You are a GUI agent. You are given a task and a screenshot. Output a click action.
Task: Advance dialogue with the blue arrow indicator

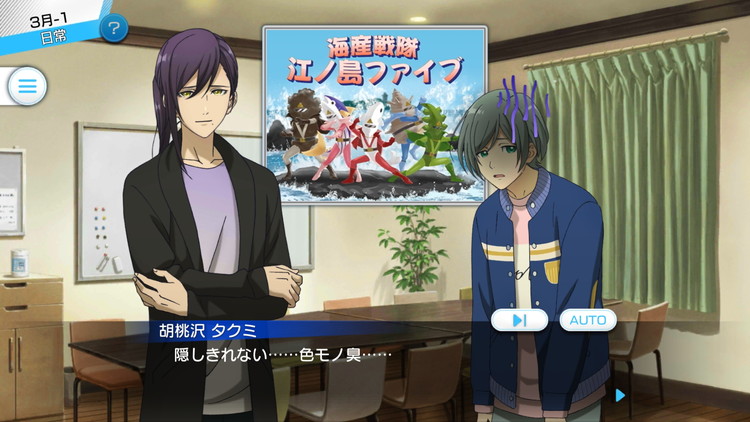tap(621, 395)
